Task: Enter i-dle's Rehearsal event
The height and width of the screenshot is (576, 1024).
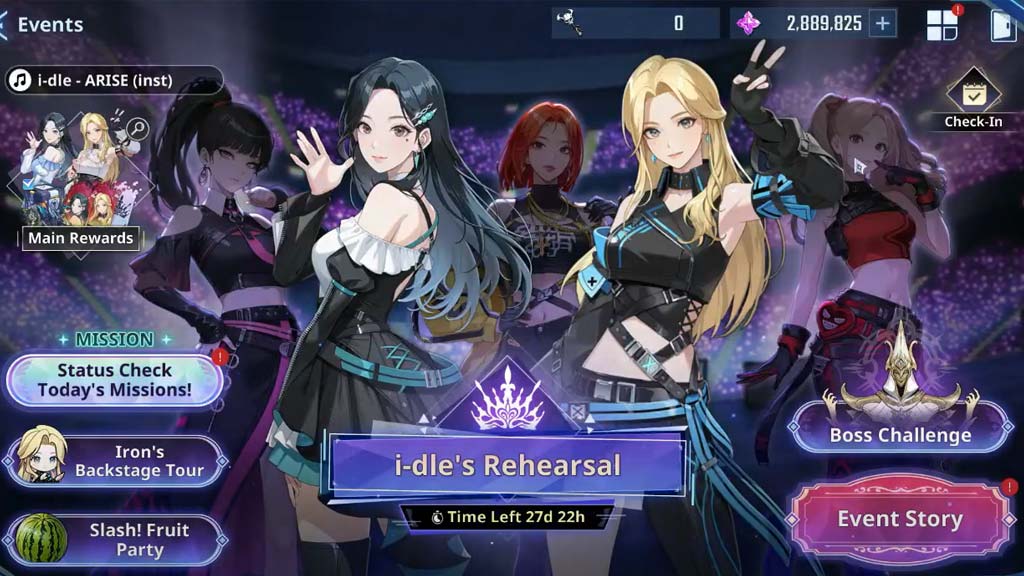Action: [506, 465]
